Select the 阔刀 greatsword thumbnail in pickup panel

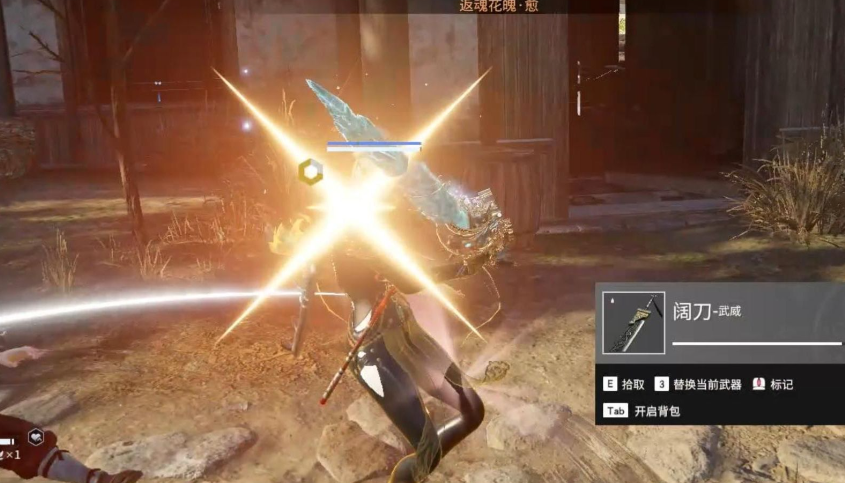coord(633,325)
